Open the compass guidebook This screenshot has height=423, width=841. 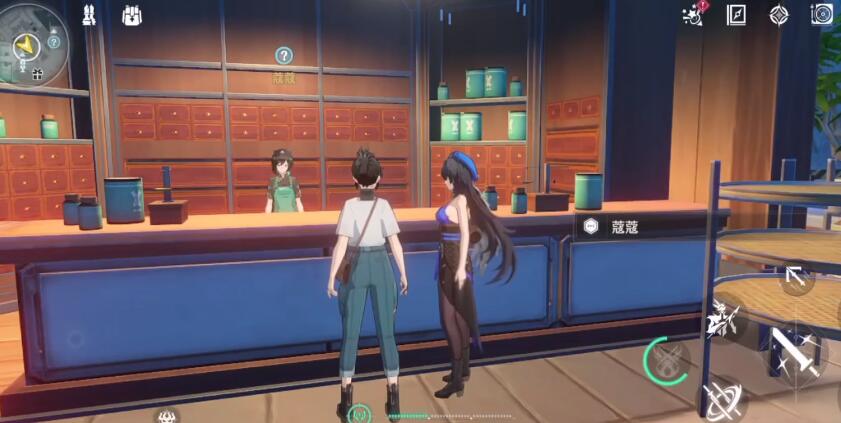point(736,15)
